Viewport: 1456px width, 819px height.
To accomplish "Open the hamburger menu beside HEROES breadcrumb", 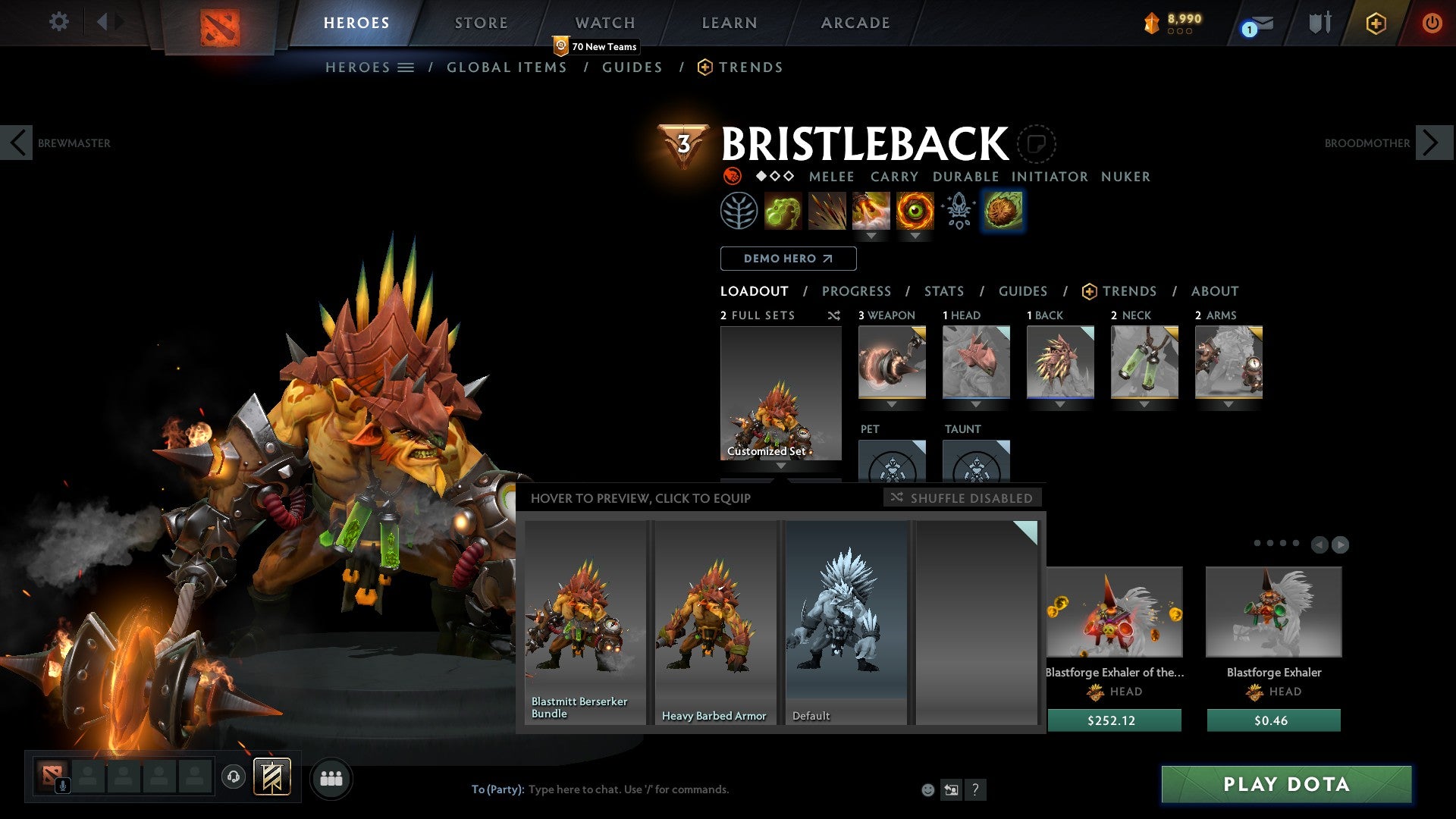I will click(x=407, y=67).
